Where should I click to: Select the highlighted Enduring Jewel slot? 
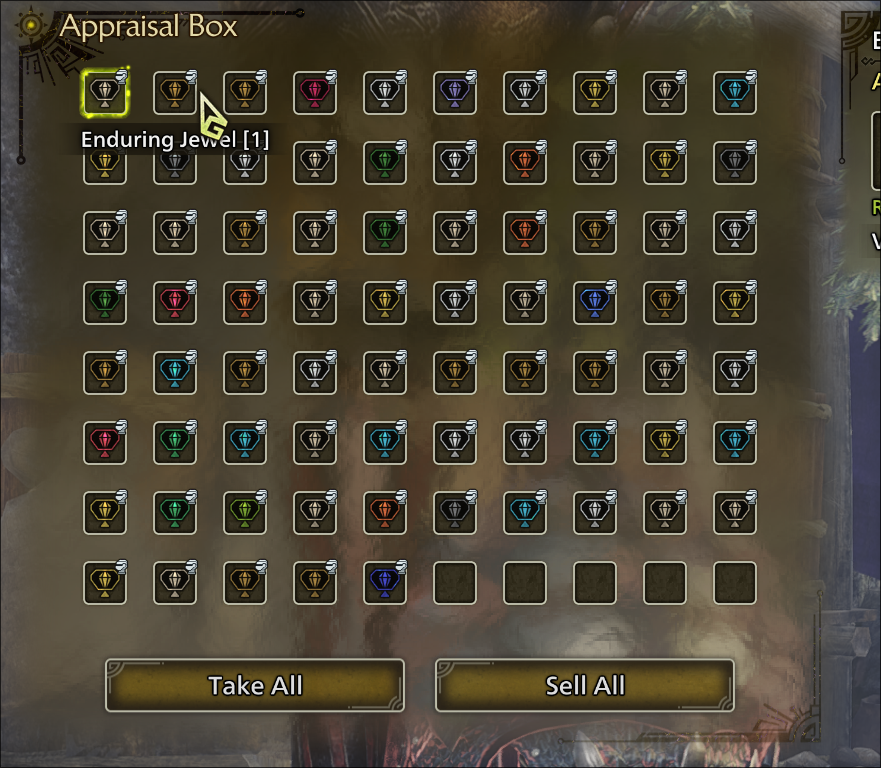105,93
